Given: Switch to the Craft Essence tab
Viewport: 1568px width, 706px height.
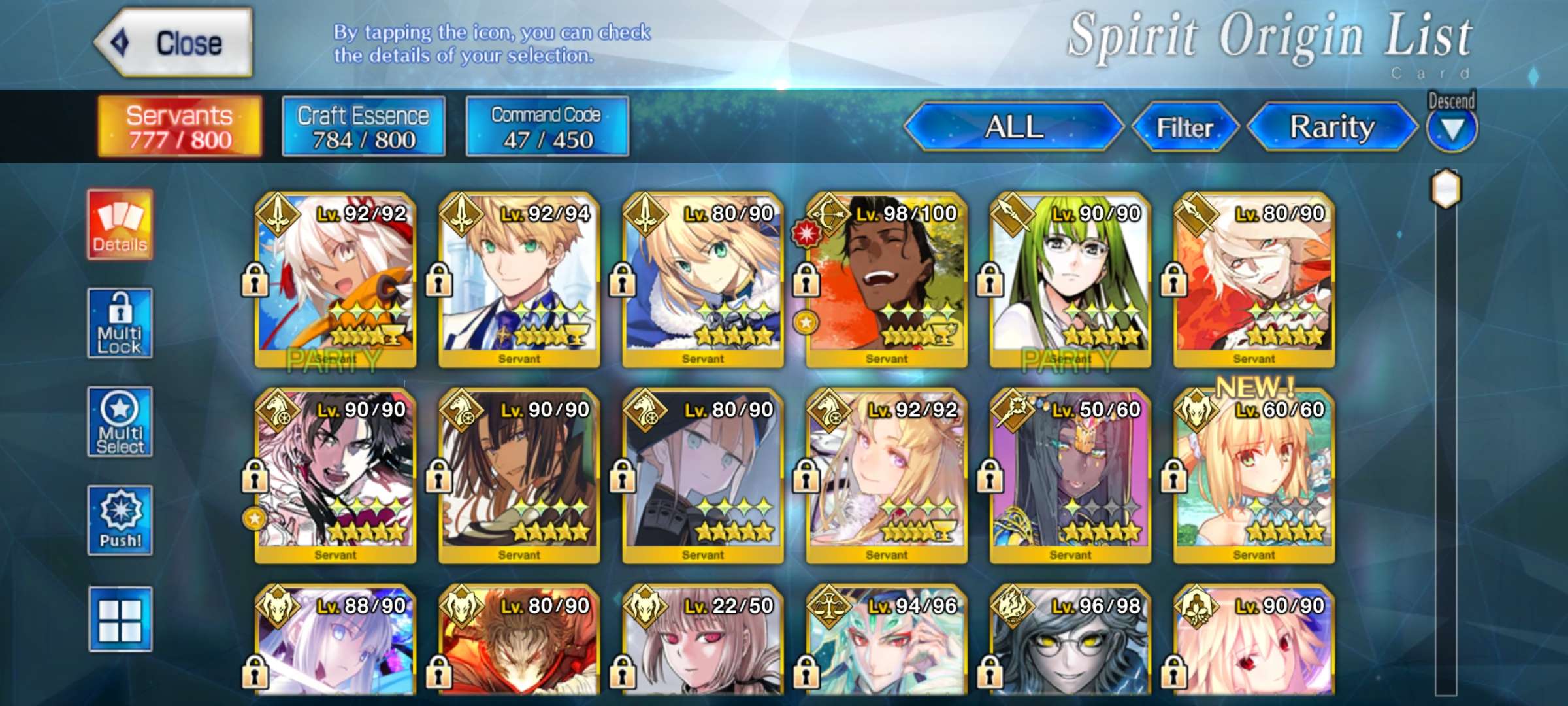Looking at the screenshot, I should point(363,127).
